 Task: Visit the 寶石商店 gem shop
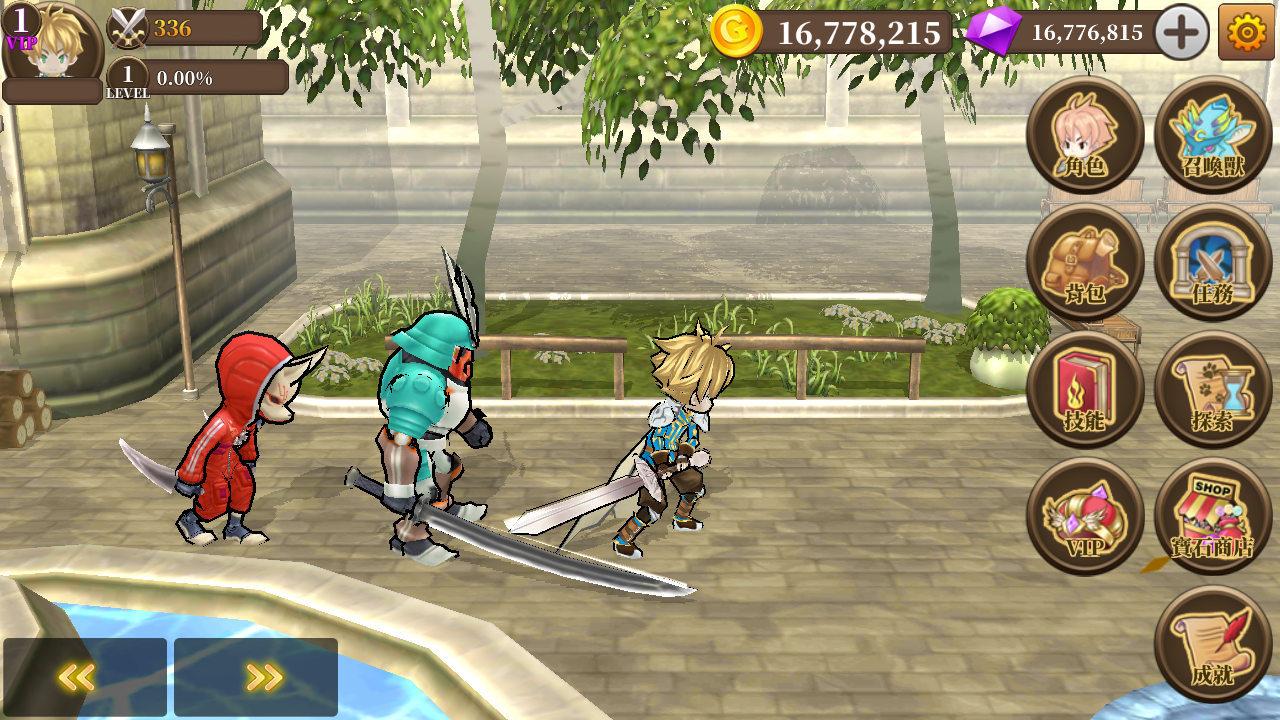click(x=1213, y=517)
